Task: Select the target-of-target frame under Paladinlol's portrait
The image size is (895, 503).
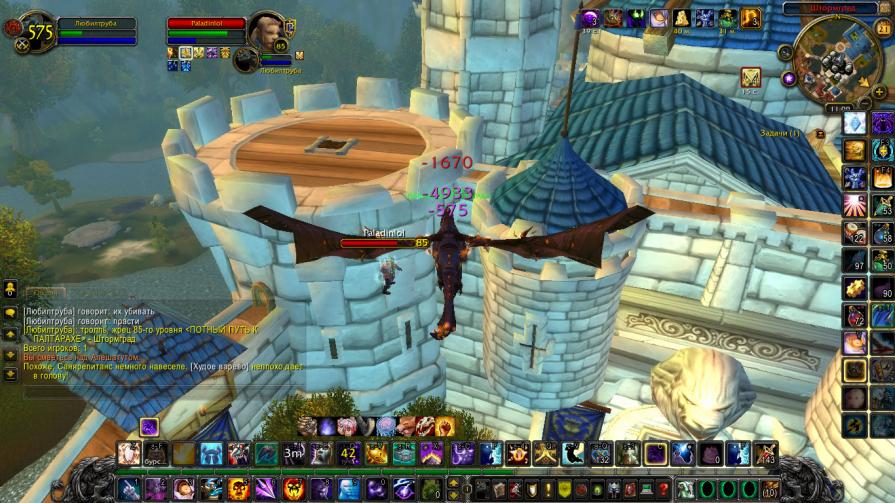Action: tap(246, 59)
